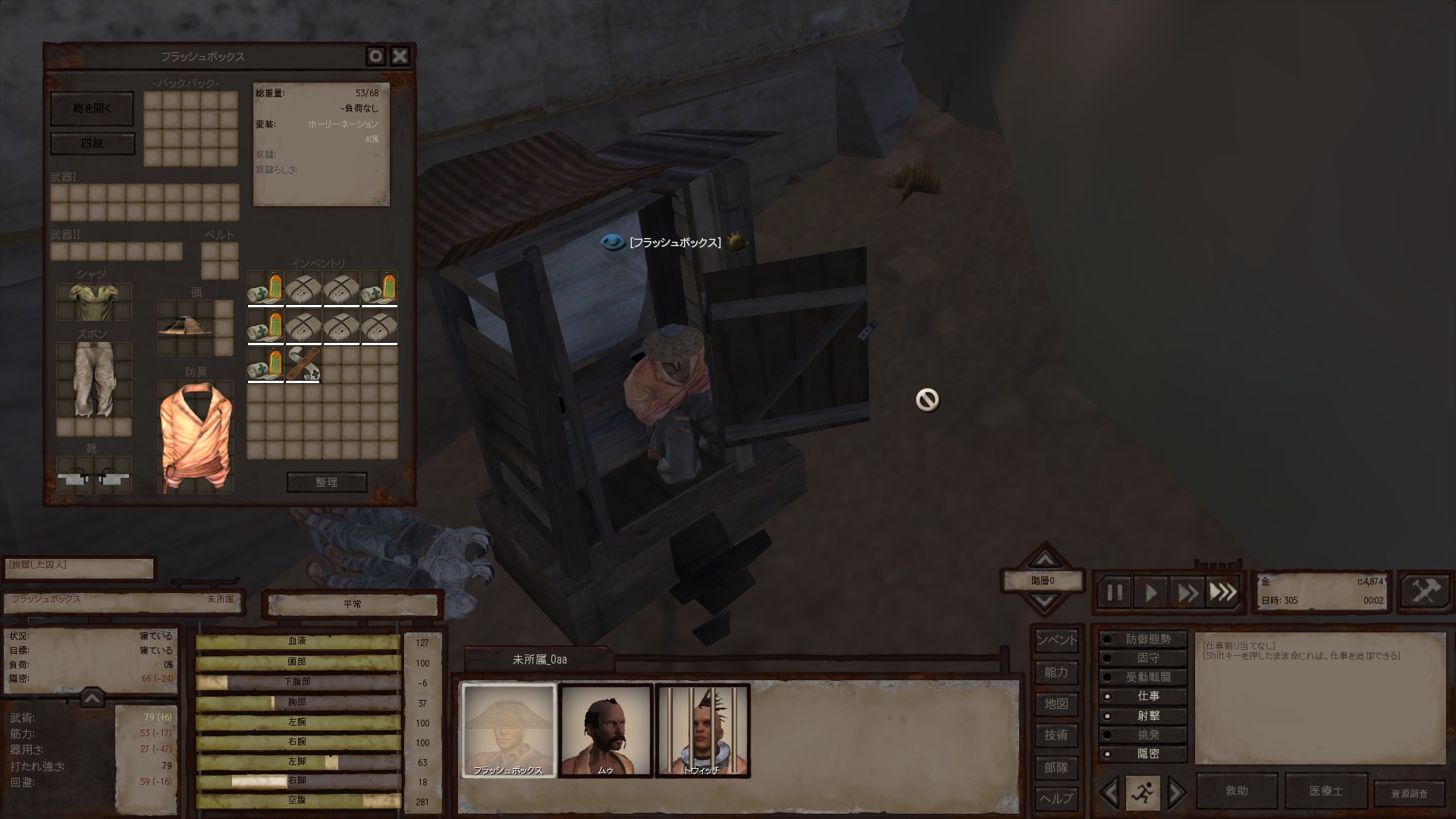Close the フラッシュボックス inventory window
Image resolution: width=1456 pixels, height=819 pixels.
400,56
